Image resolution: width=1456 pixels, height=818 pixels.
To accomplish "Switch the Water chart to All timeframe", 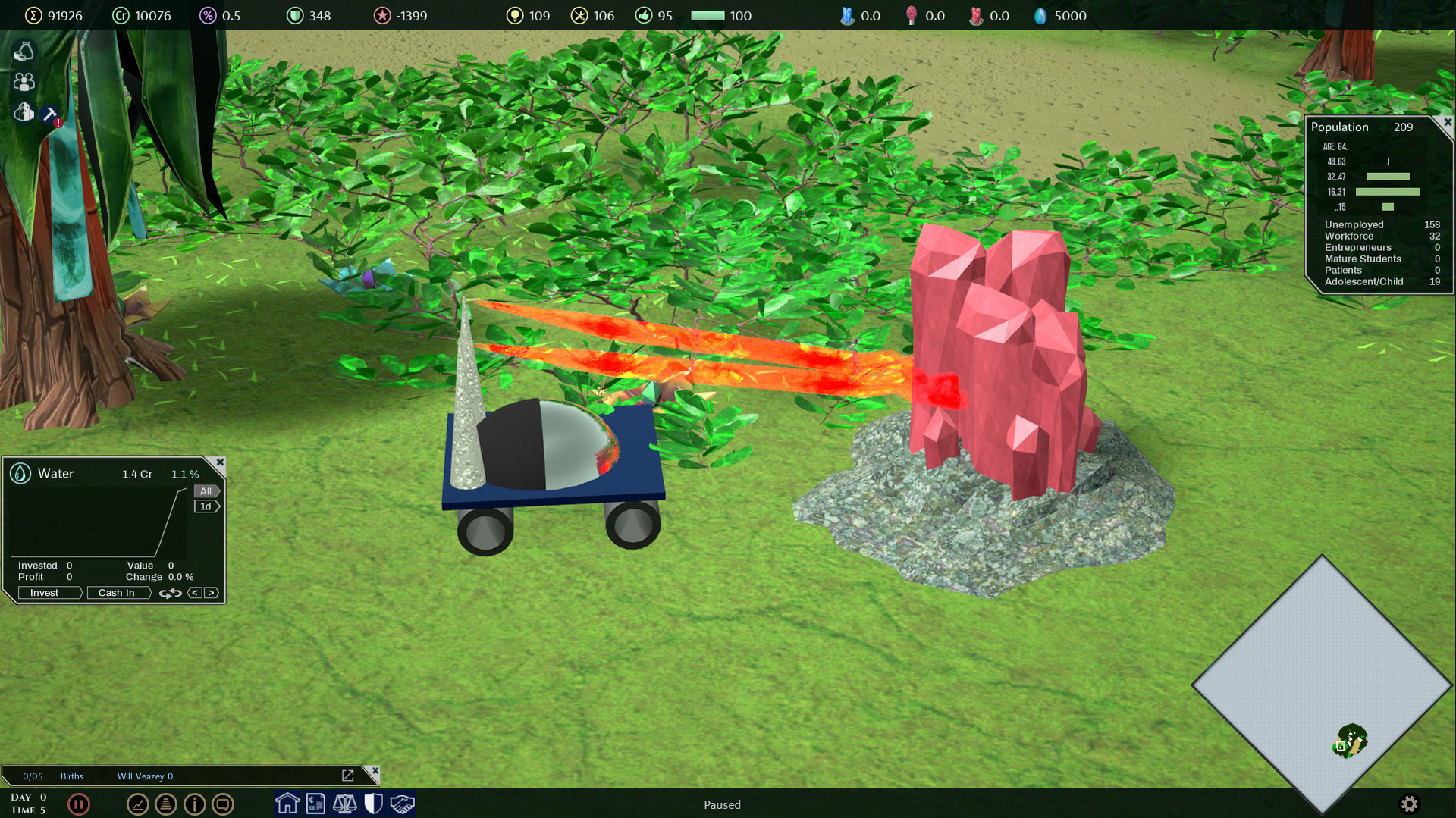I will (x=206, y=491).
